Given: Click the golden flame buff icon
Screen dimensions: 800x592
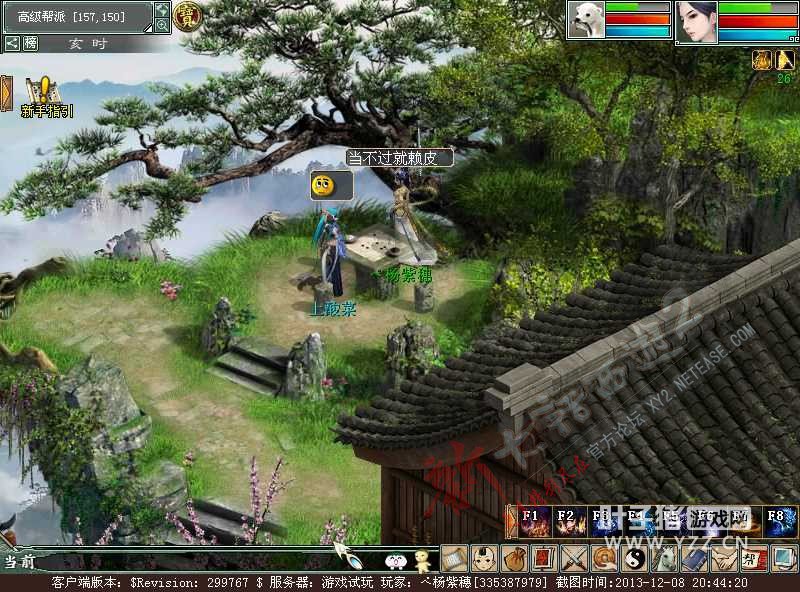Looking at the screenshot, I should pos(761,59).
